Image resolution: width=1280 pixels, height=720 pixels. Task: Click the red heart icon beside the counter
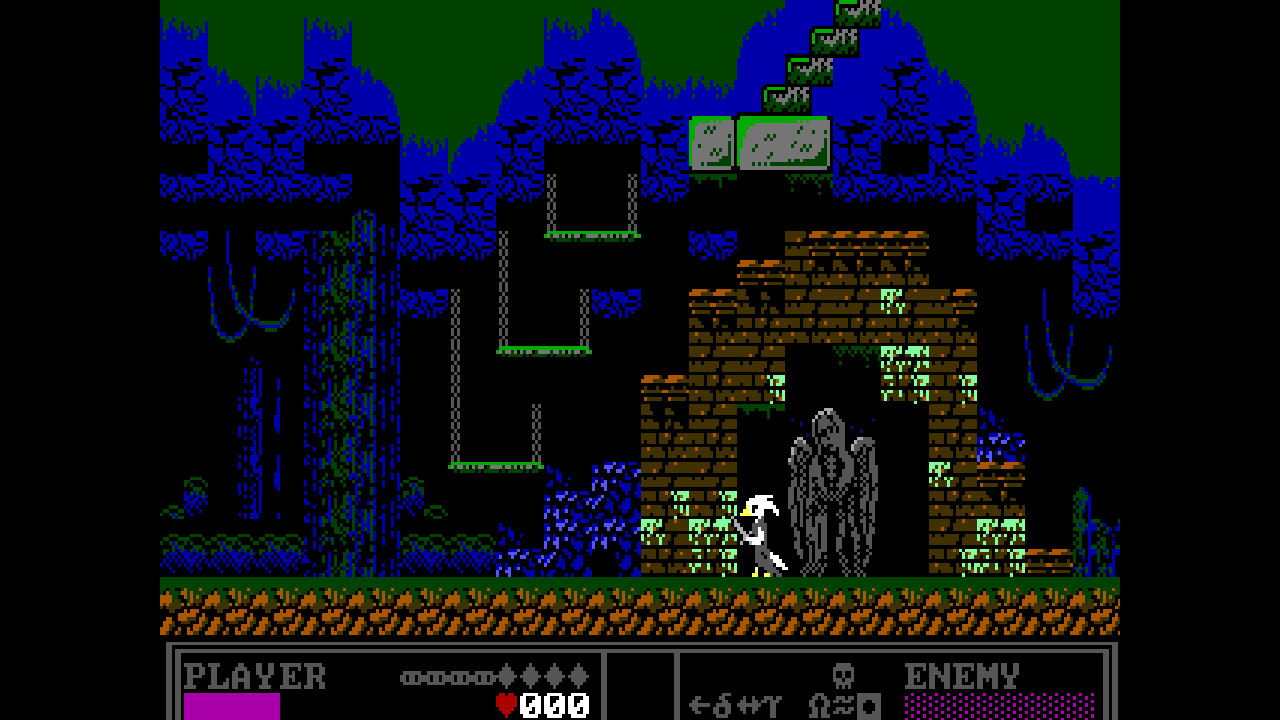(506, 704)
